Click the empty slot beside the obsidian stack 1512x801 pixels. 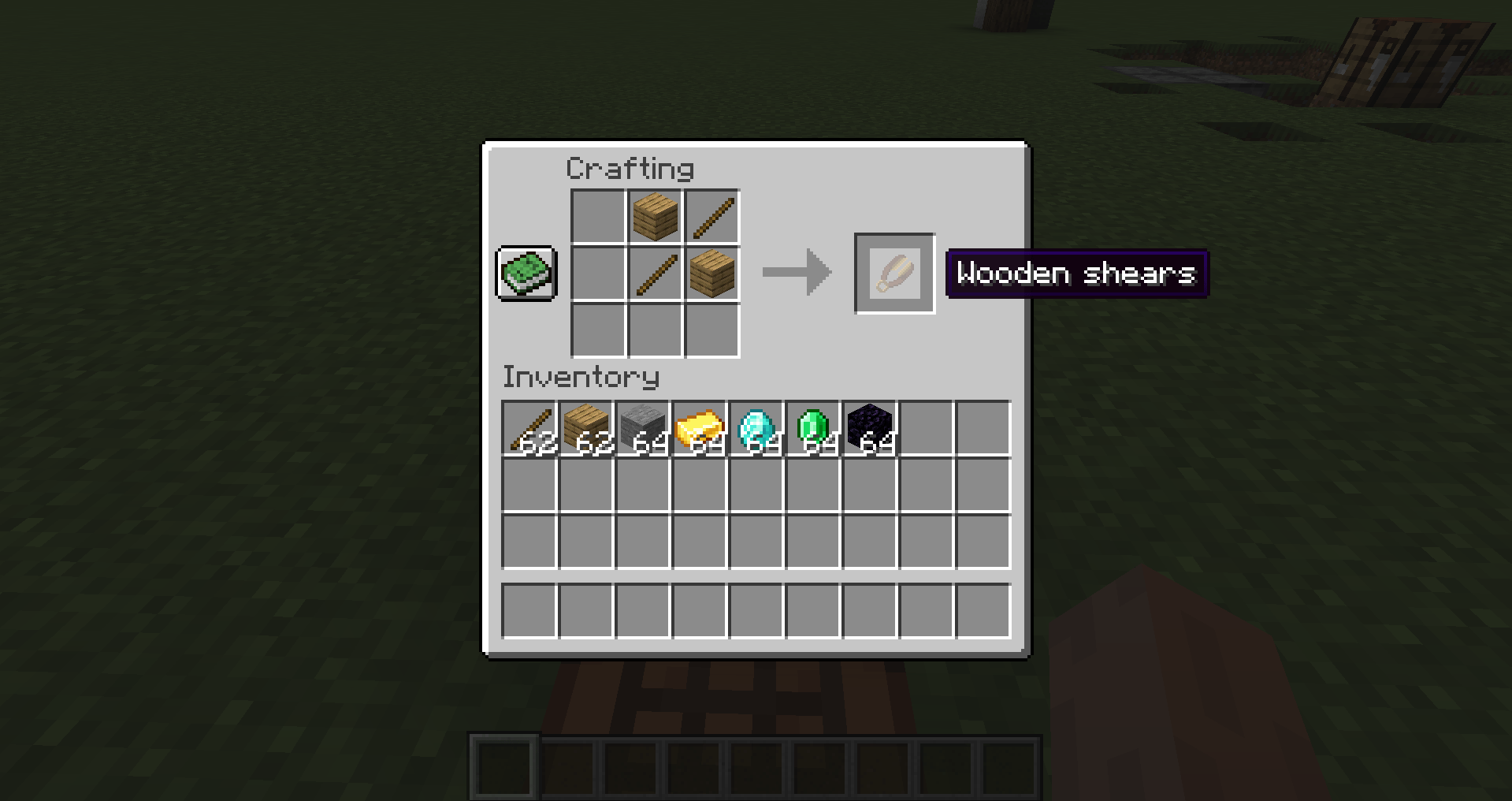point(927,427)
